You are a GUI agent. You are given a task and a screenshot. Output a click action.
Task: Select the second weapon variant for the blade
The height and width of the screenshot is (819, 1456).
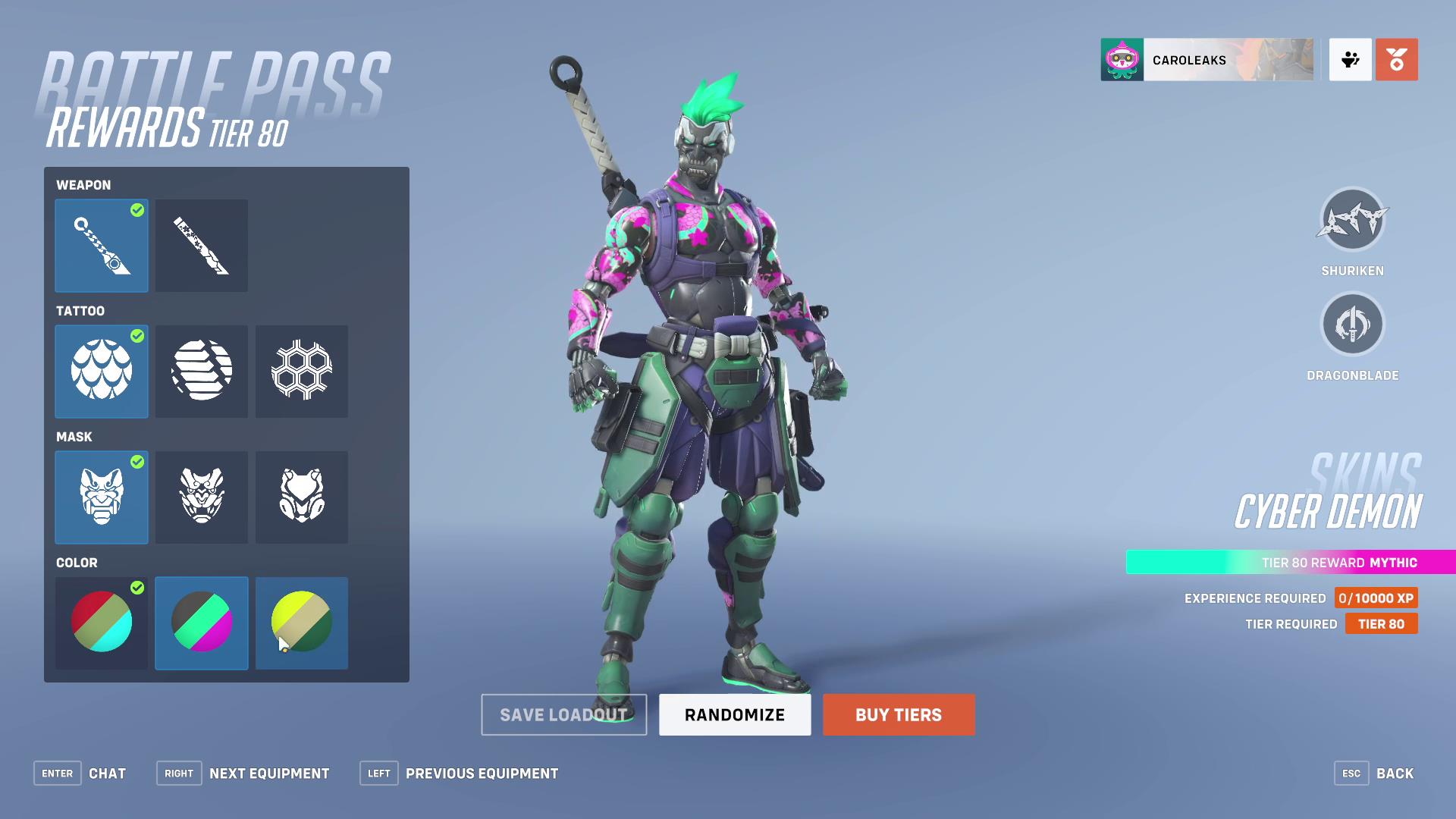201,245
